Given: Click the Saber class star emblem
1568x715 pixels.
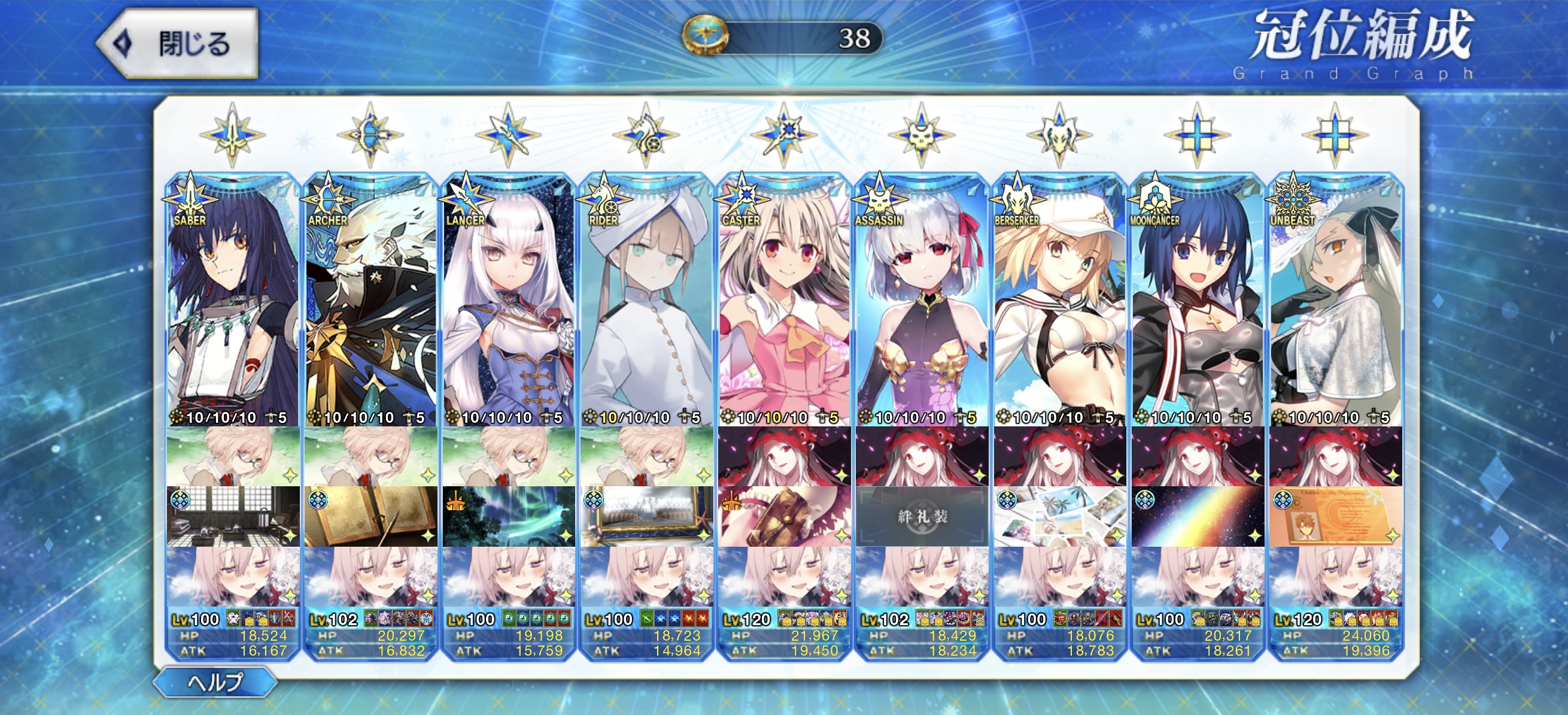Looking at the screenshot, I should point(233,135).
